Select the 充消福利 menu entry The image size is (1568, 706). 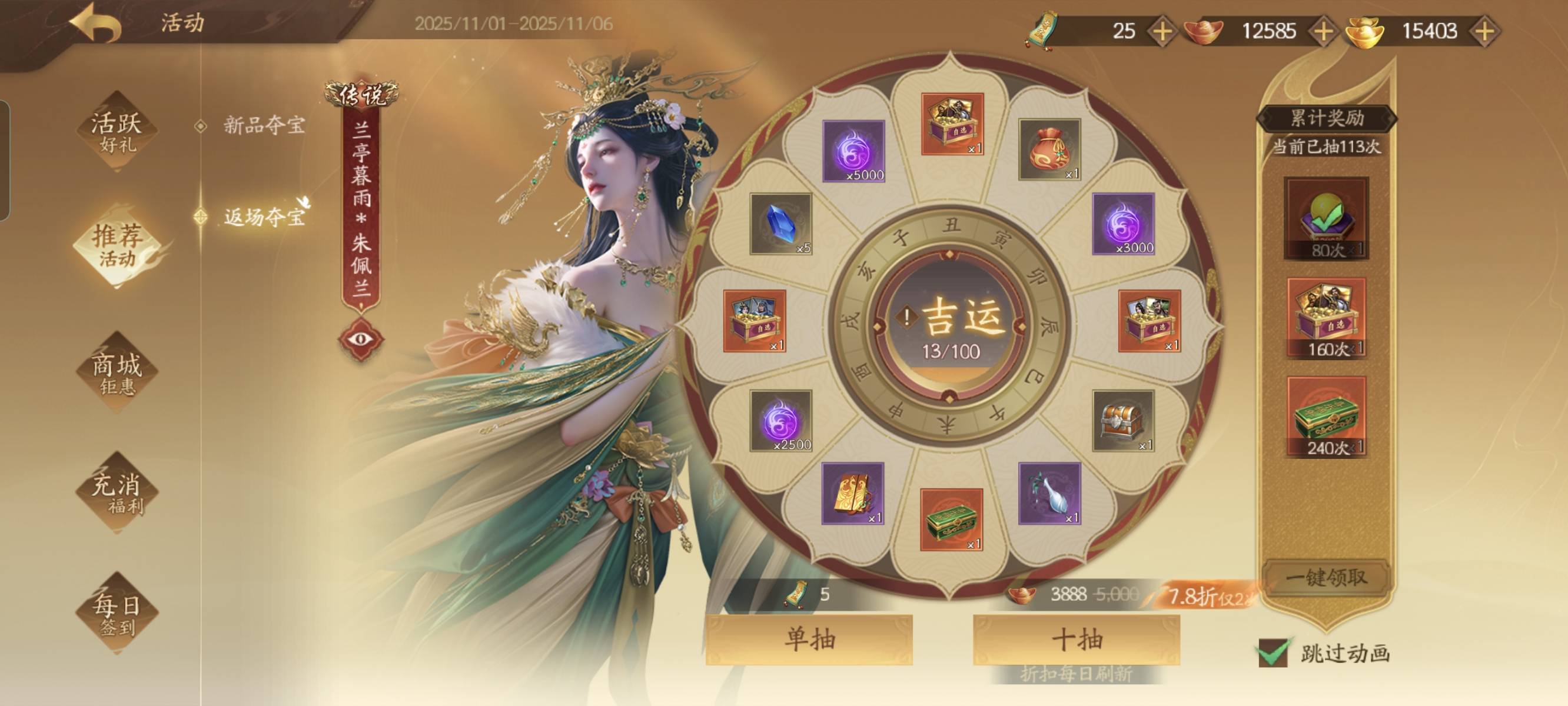click(117, 492)
